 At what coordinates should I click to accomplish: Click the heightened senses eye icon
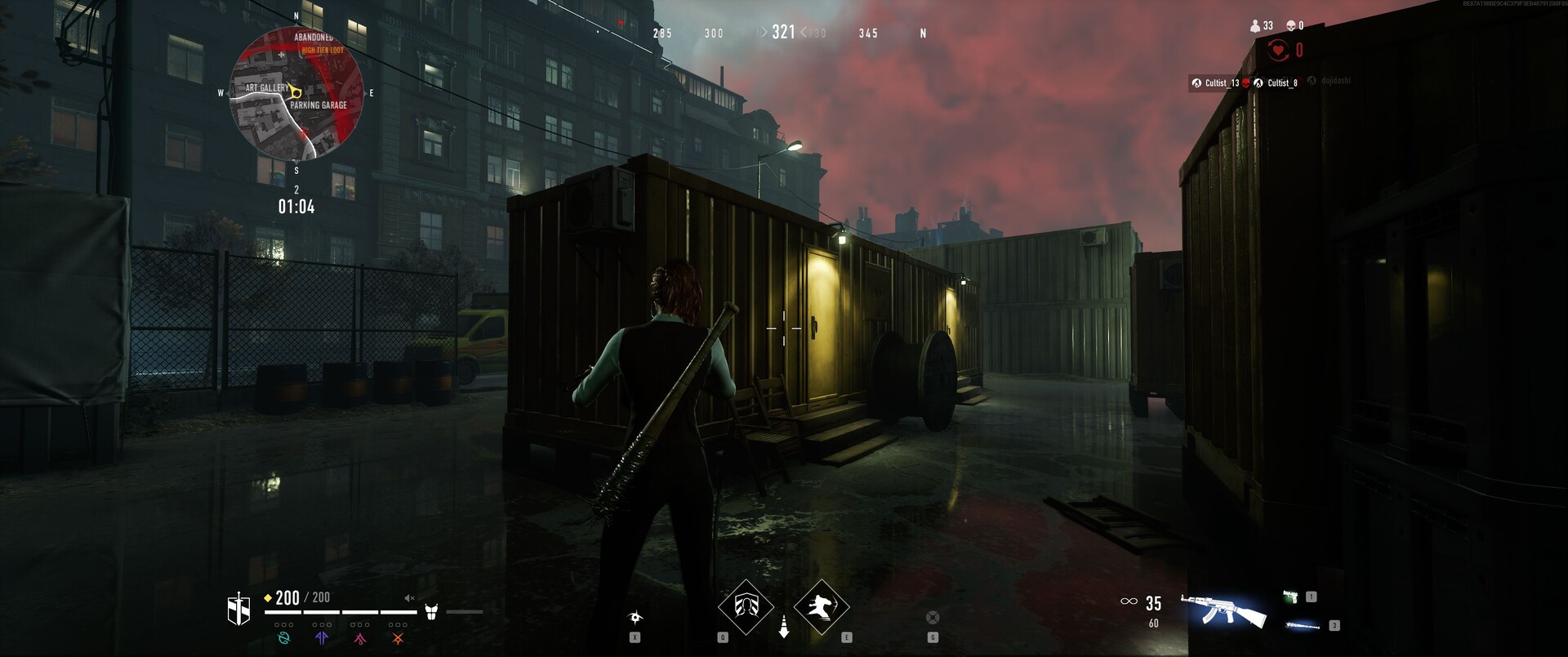pyautogui.click(x=635, y=617)
